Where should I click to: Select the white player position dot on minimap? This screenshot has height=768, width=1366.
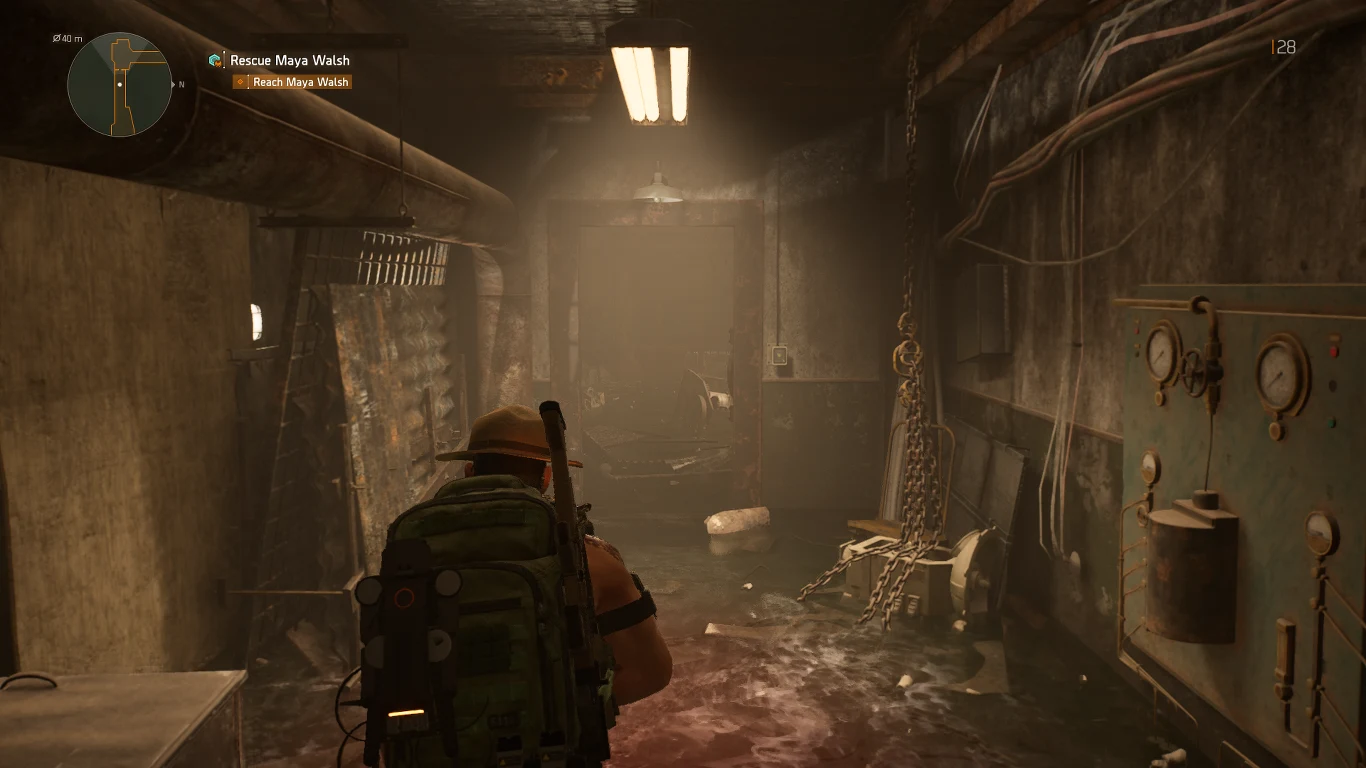pos(119,85)
